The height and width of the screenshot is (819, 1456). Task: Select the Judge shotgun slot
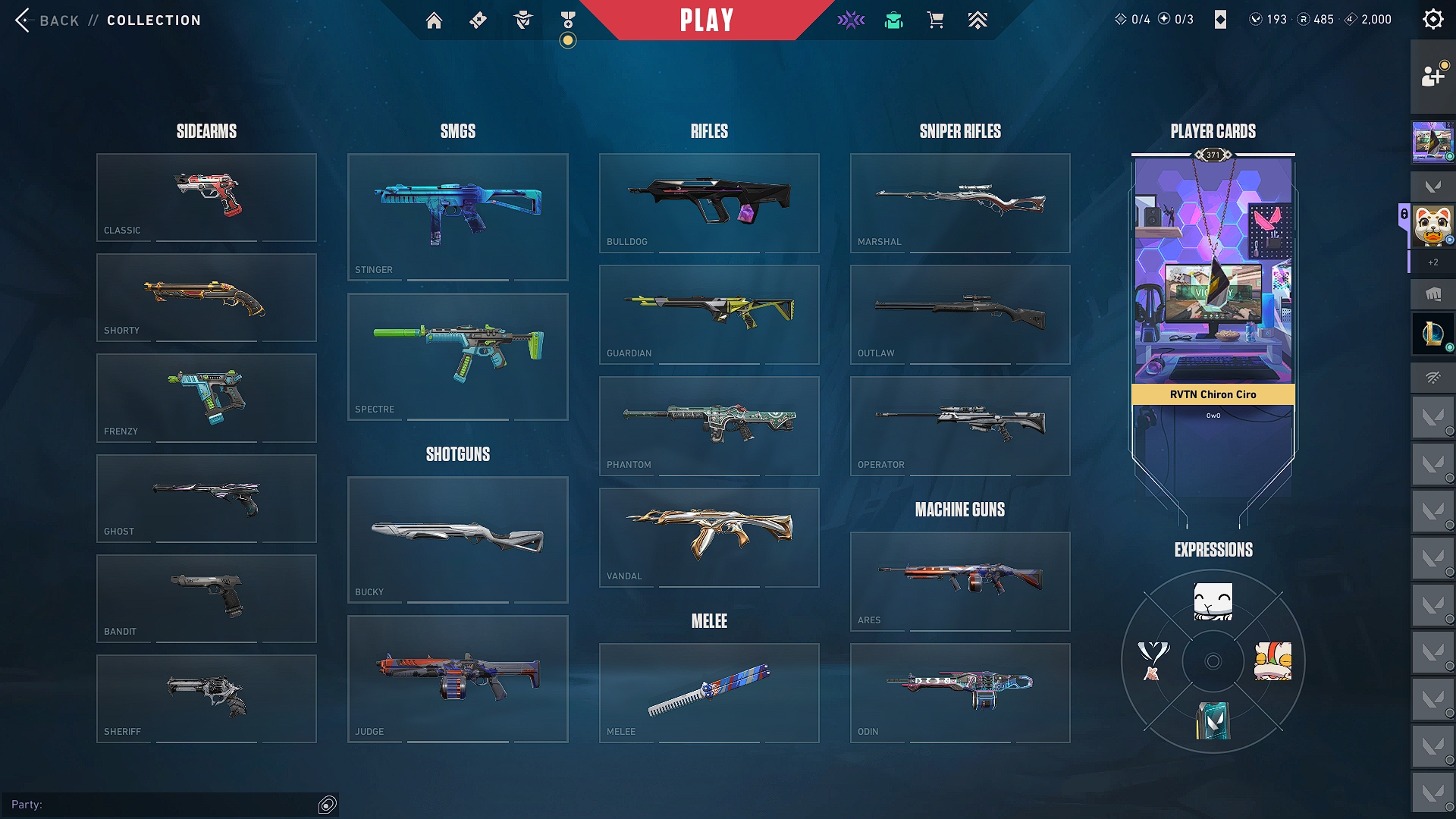457,679
